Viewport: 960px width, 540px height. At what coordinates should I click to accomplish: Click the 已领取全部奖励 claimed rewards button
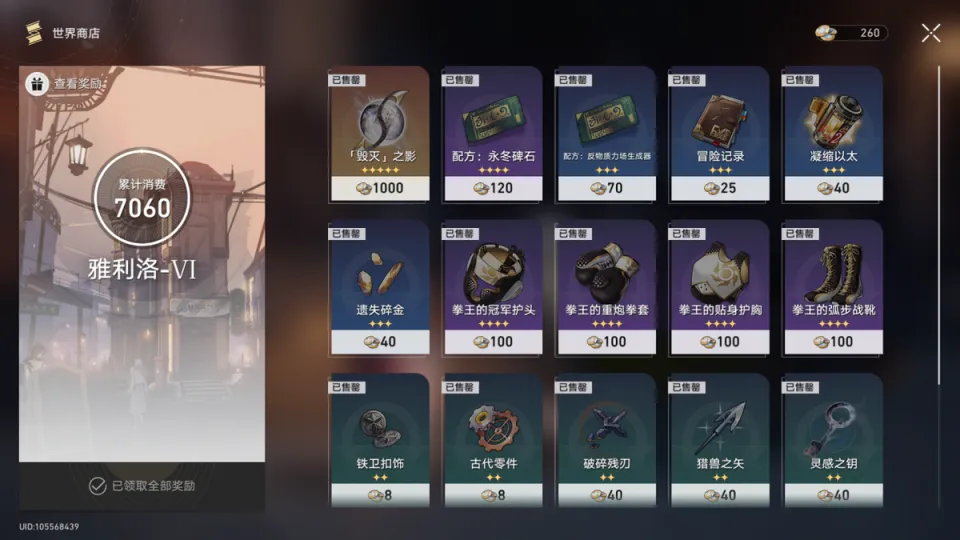142,486
